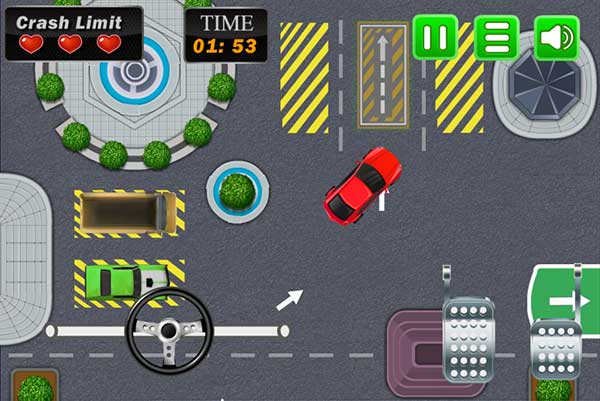
Task: Toggle sound with the speaker button
Action: click(x=557, y=38)
